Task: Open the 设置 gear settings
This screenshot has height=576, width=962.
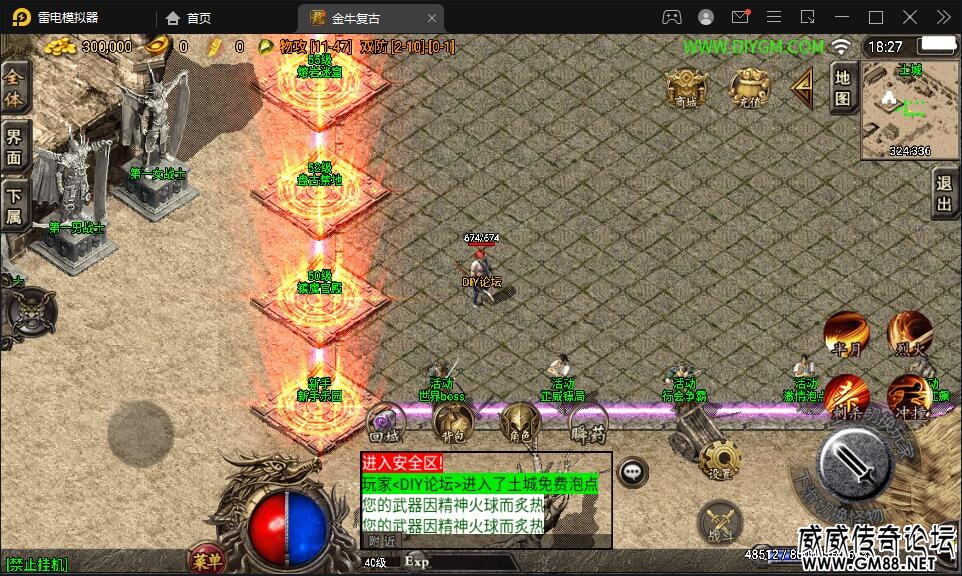Action: (720, 460)
